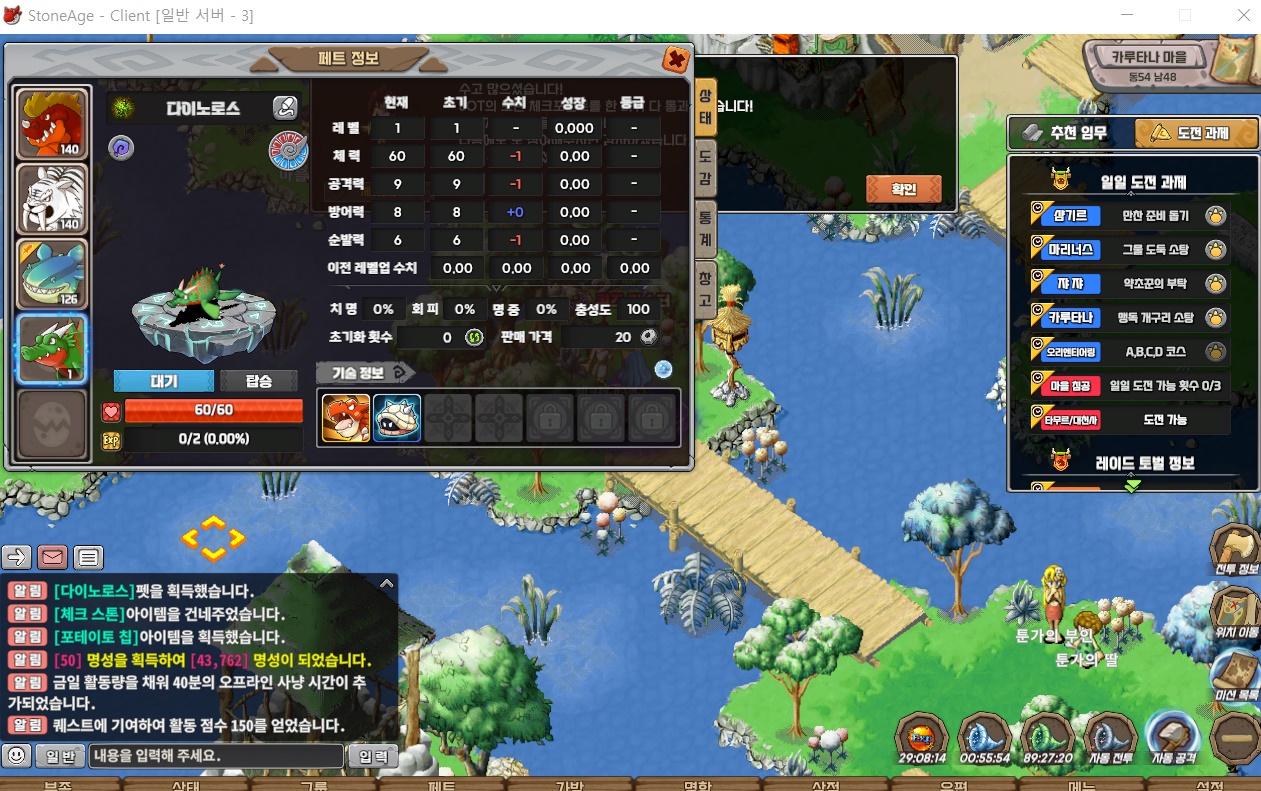Confirm with the orange 확인 button
The width and height of the screenshot is (1261, 791).
903,188
